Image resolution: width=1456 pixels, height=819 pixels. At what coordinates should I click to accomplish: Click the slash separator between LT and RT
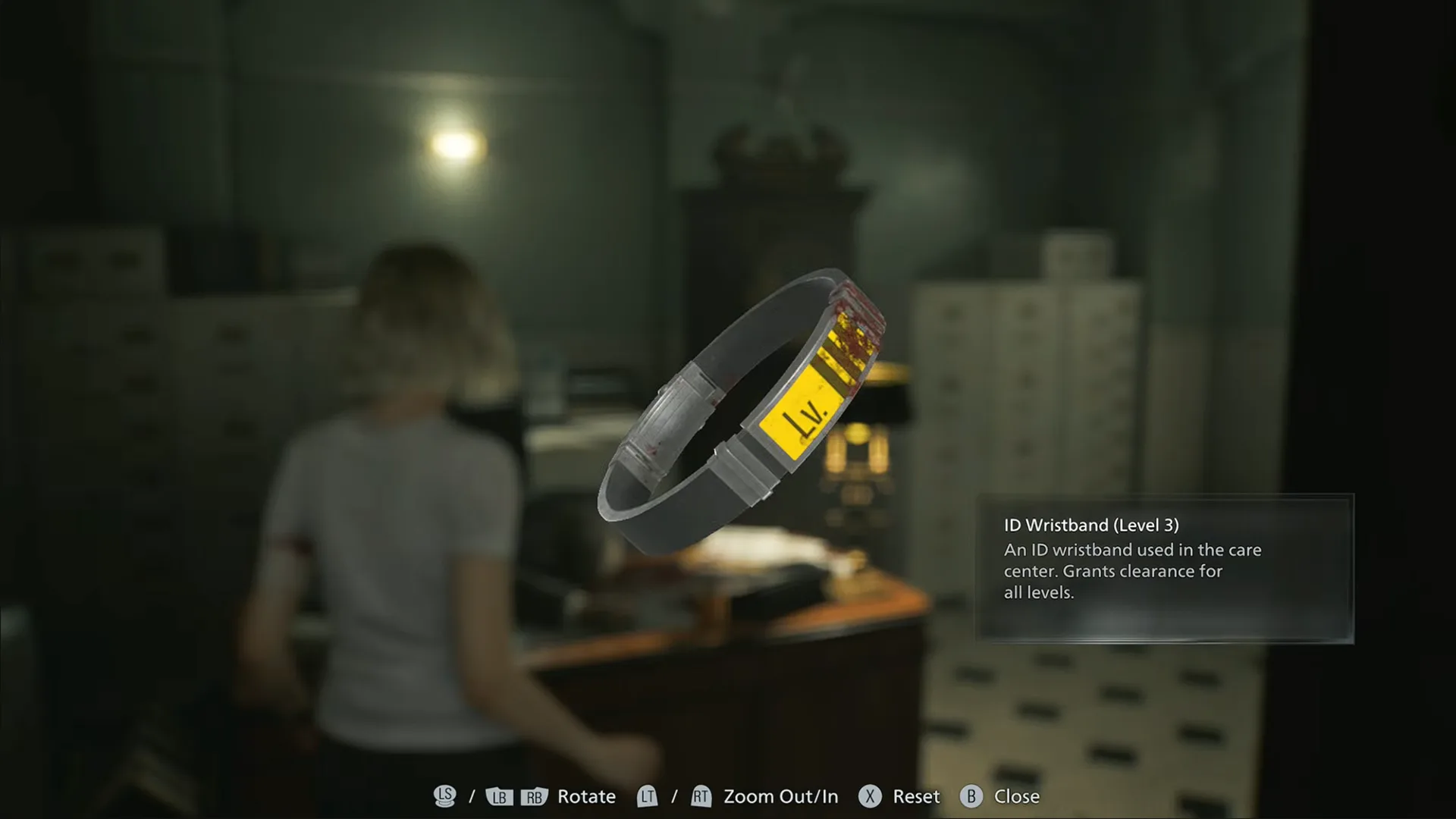(x=673, y=796)
